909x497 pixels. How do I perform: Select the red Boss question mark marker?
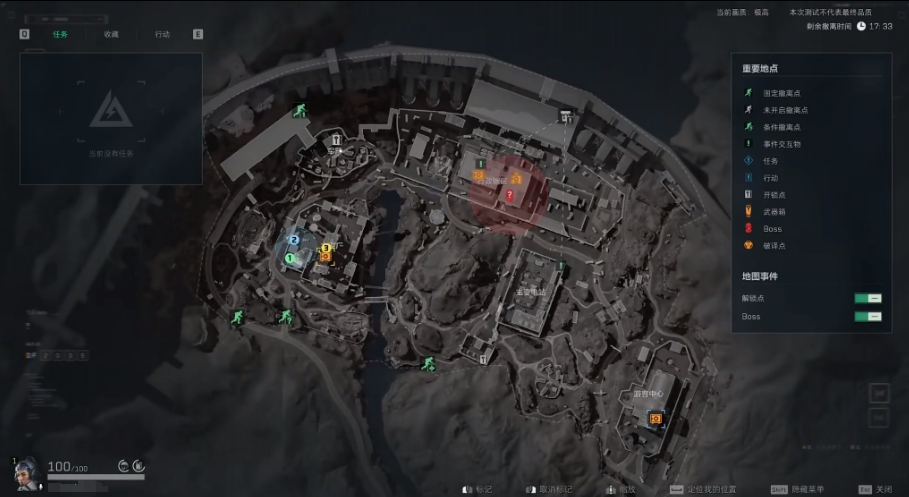pyautogui.click(x=509, y=197)
